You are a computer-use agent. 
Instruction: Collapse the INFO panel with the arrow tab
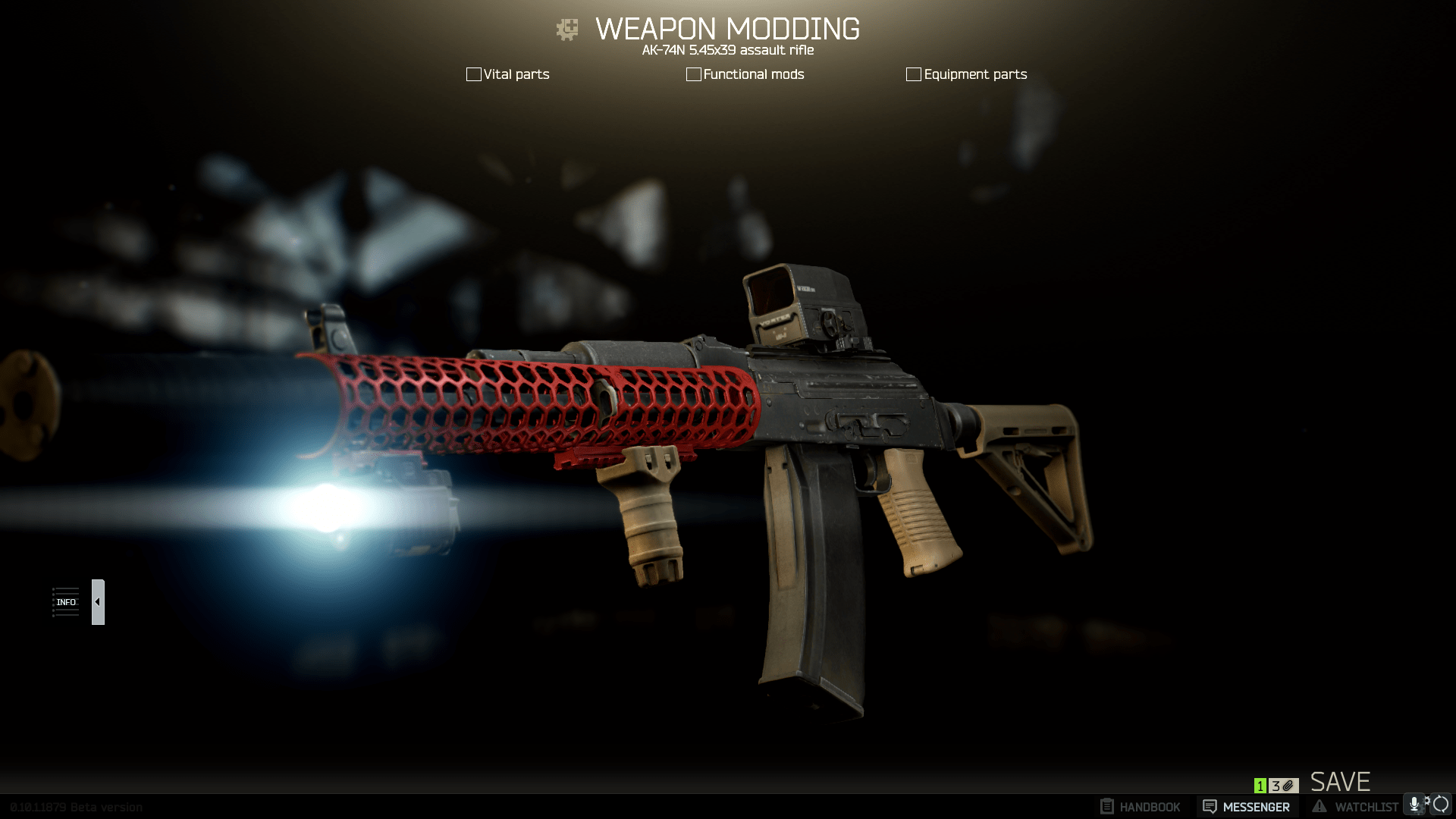coord(97,601)
